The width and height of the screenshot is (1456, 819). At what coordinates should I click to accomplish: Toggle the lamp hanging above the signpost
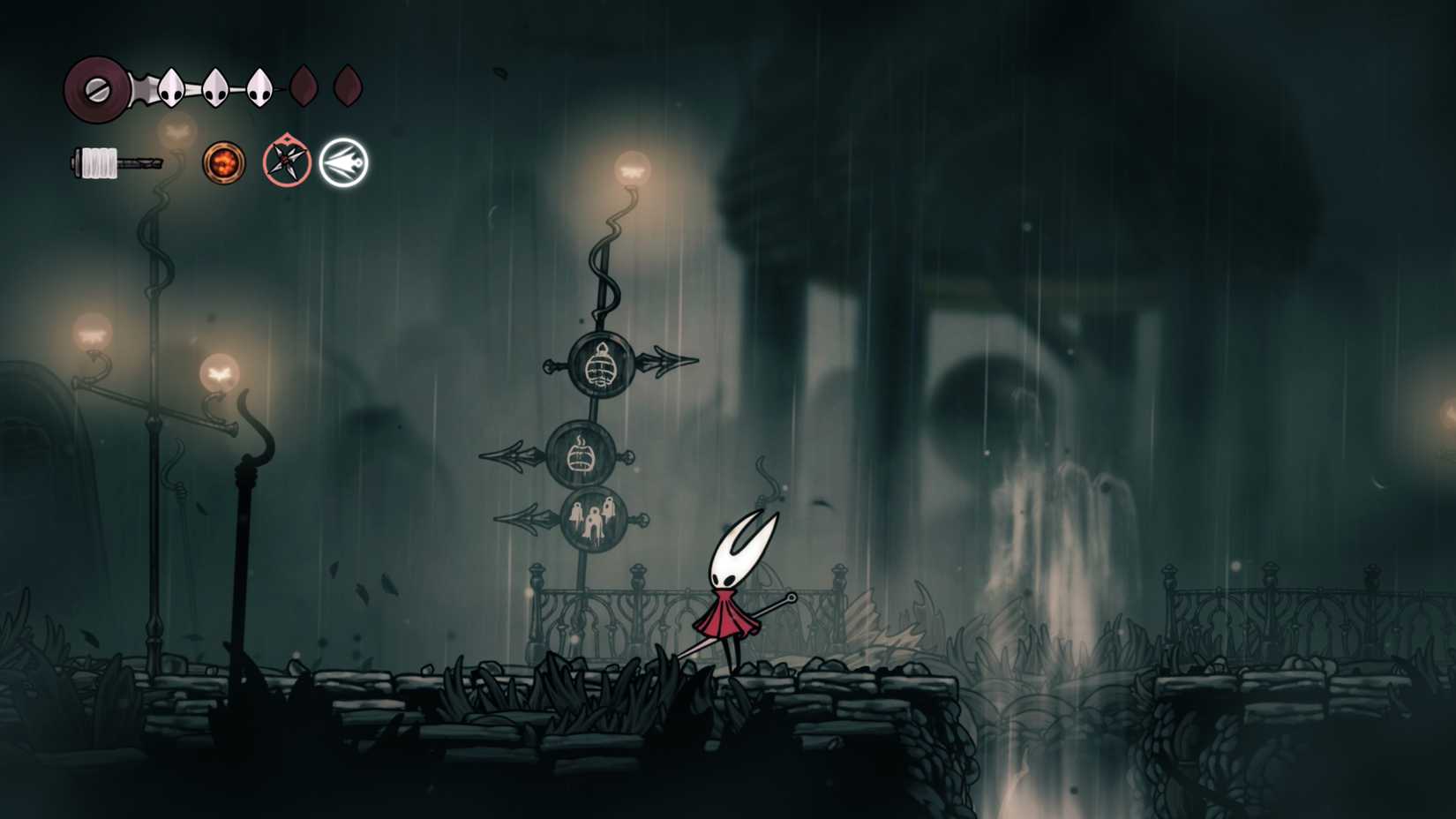coord(632,170)
